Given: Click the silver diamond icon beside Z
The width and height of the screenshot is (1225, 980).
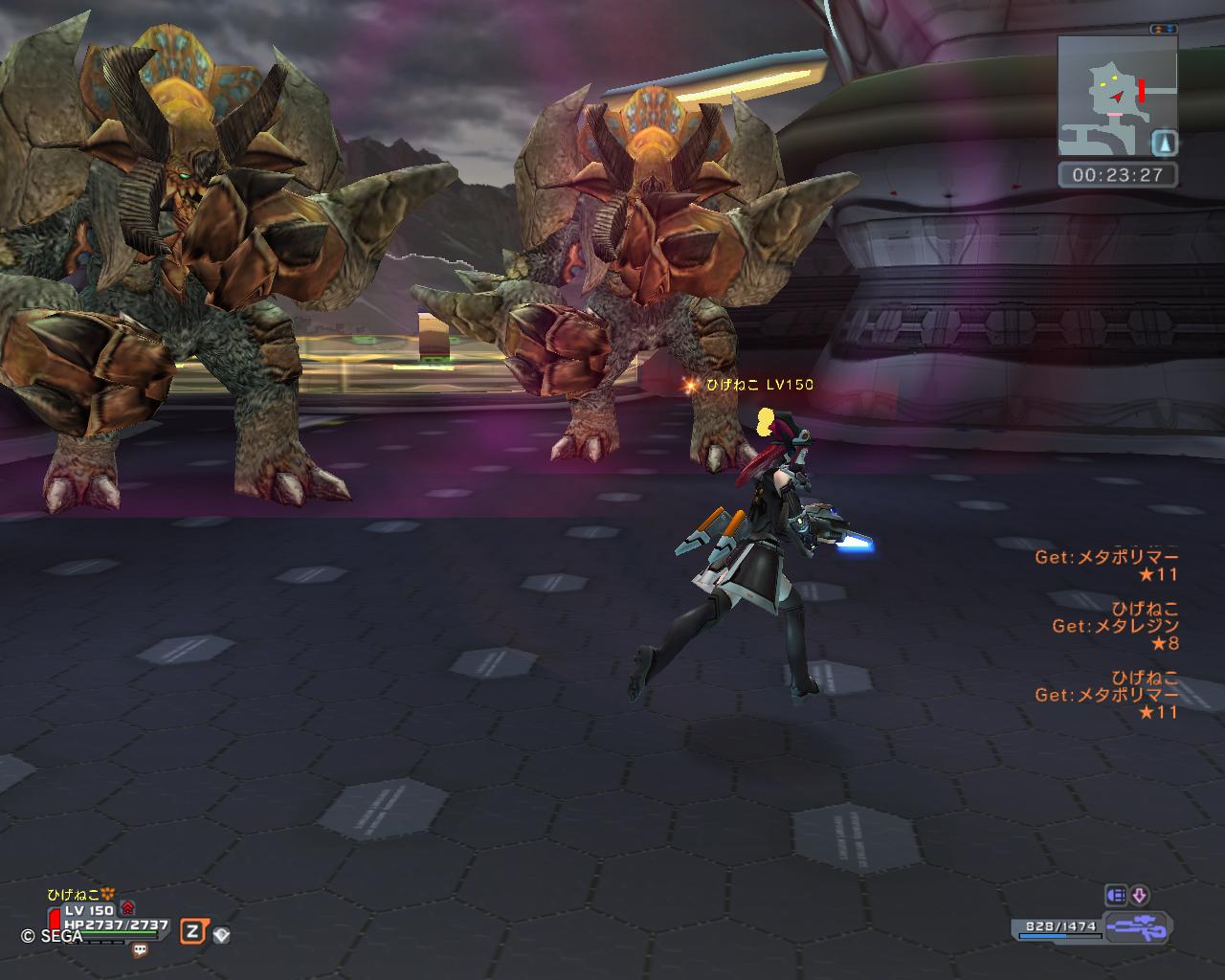Looking at the screenshot, I should point(221,935).
